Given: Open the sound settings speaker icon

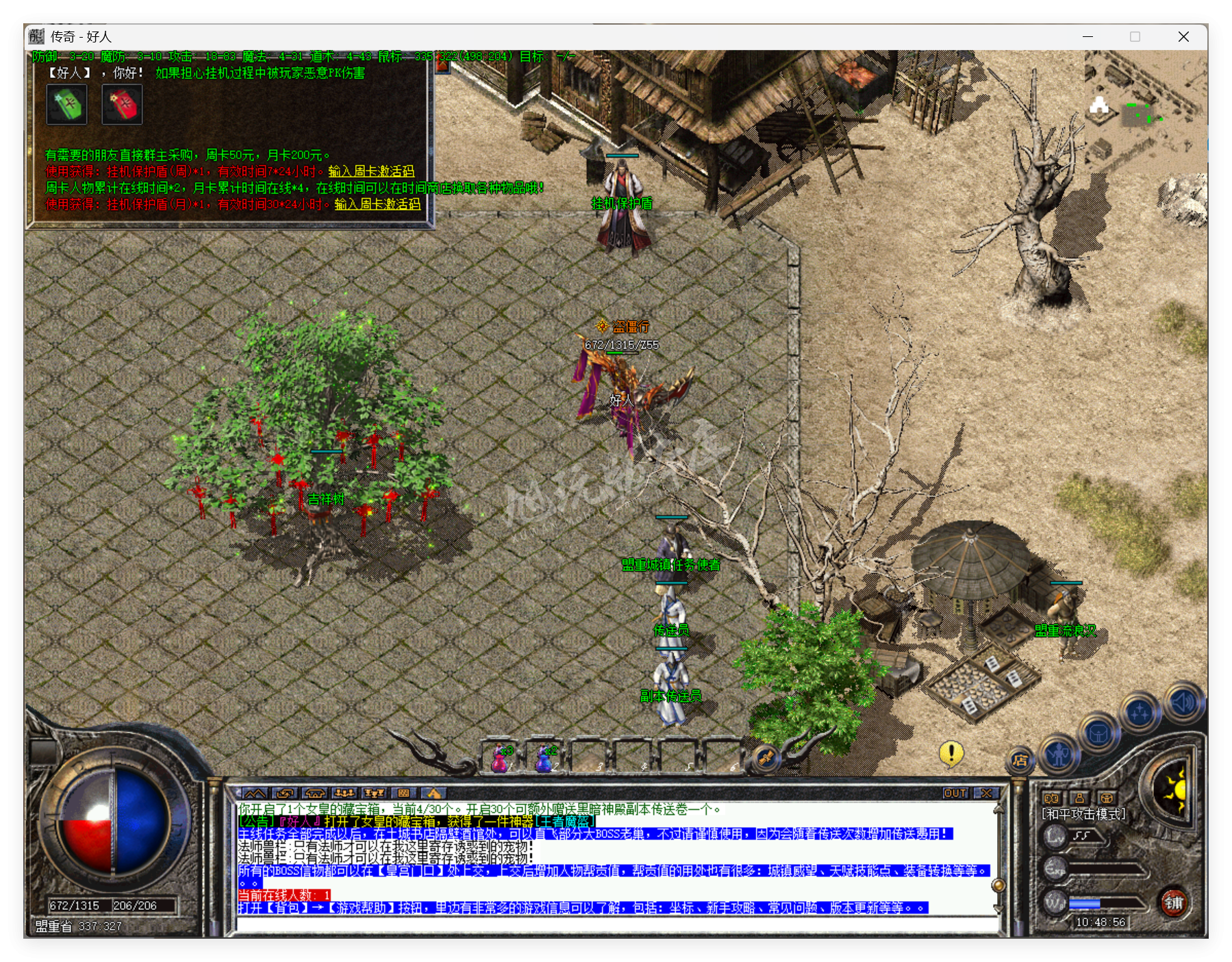Looking at the screenshot, I should 1183,702.
